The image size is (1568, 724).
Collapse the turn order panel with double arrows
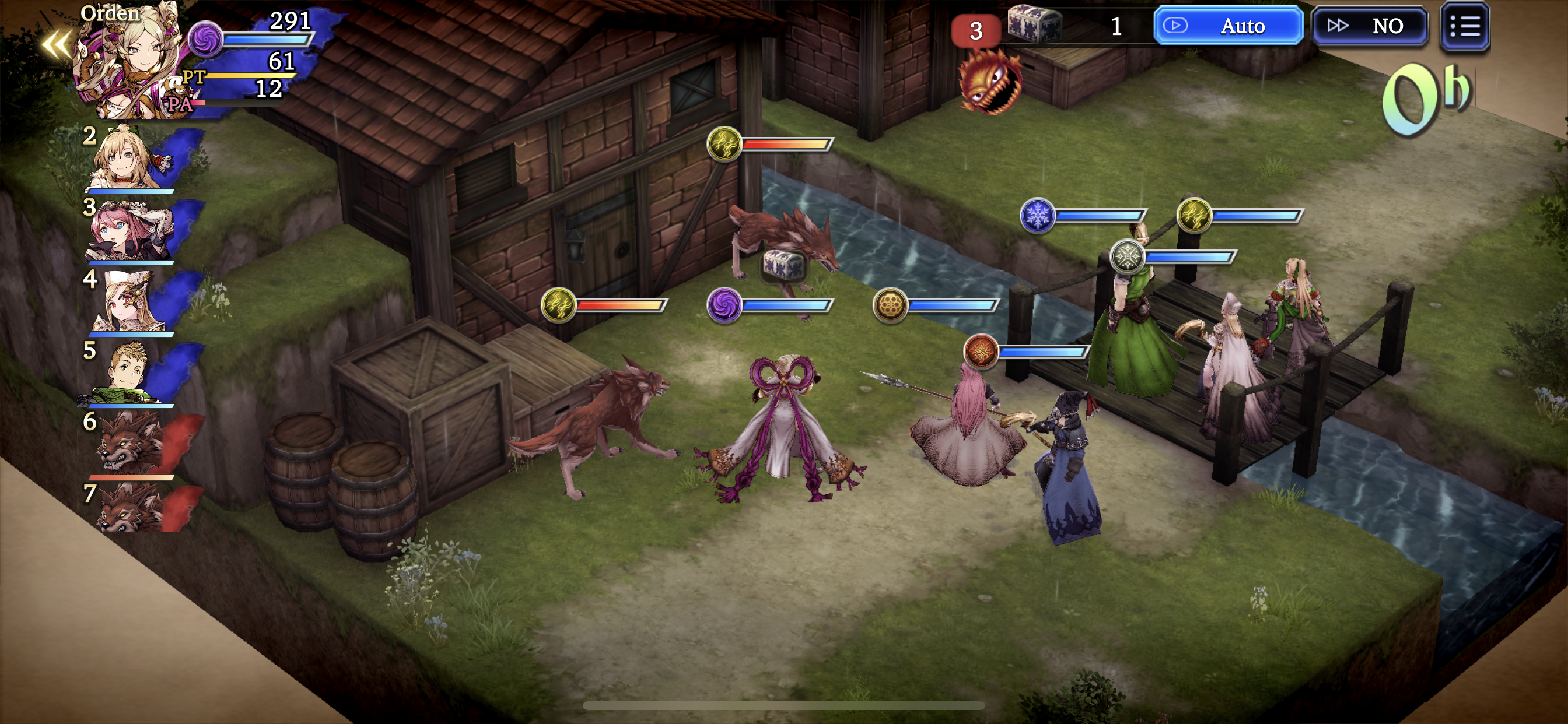[56, 44]
